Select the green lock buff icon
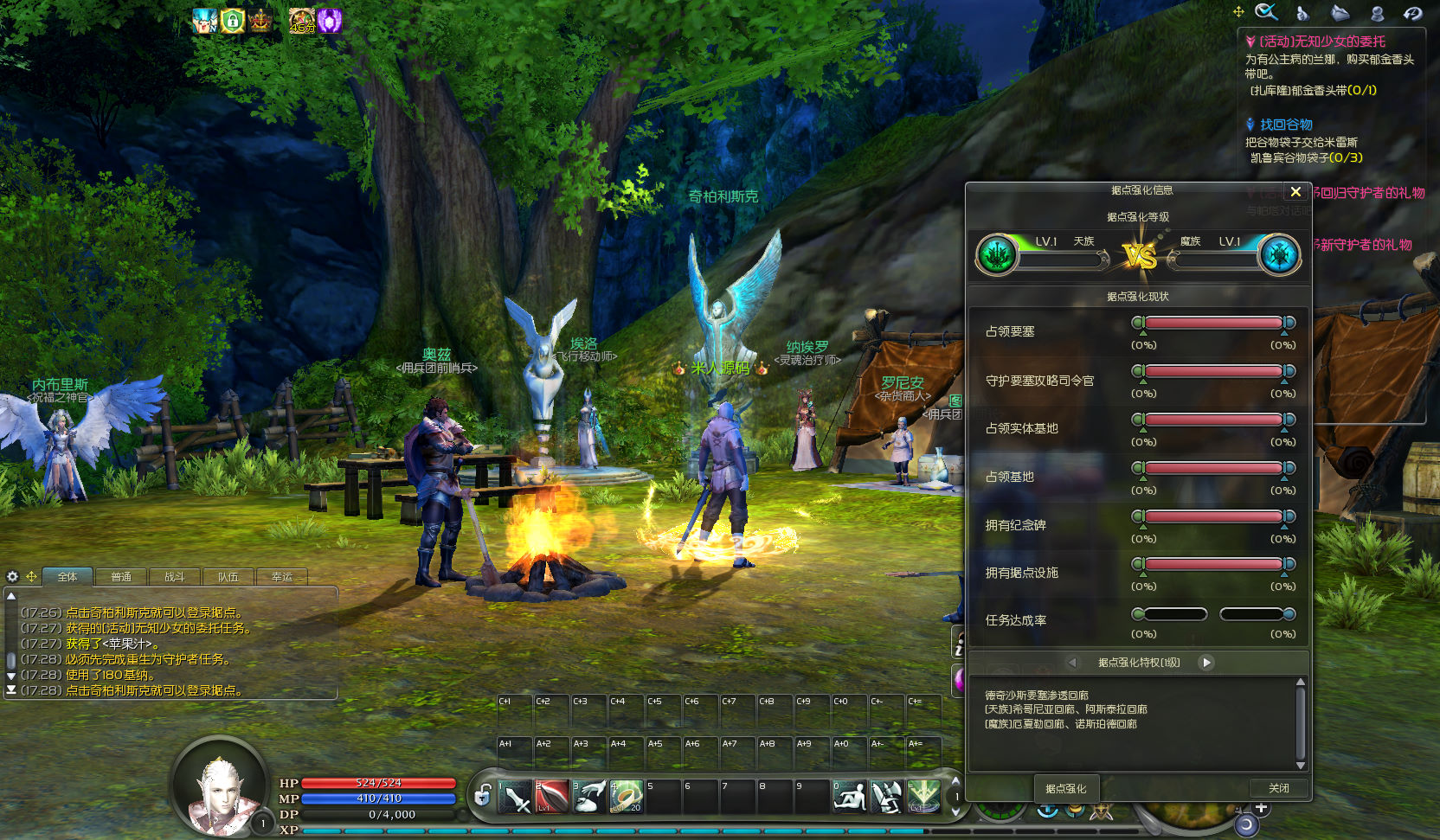Screen dimensions: 1440x840 [x=232, y=21]
